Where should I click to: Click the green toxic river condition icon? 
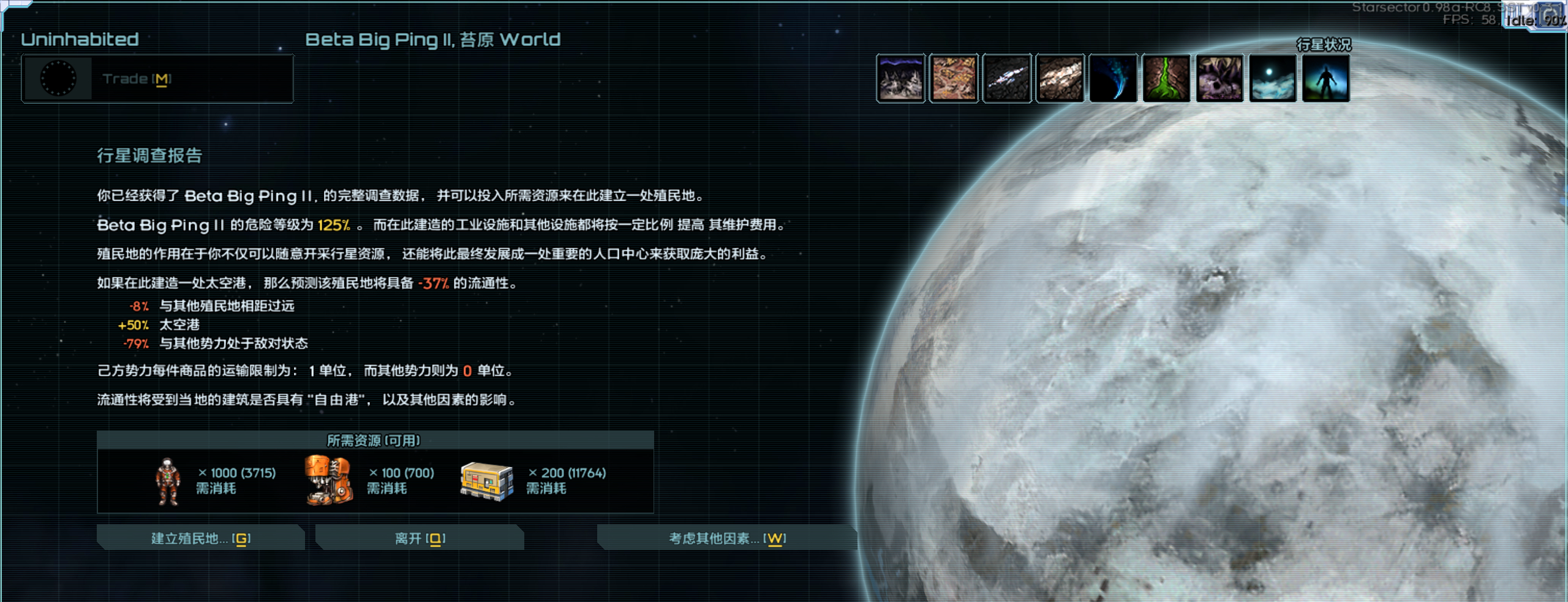1166,78
